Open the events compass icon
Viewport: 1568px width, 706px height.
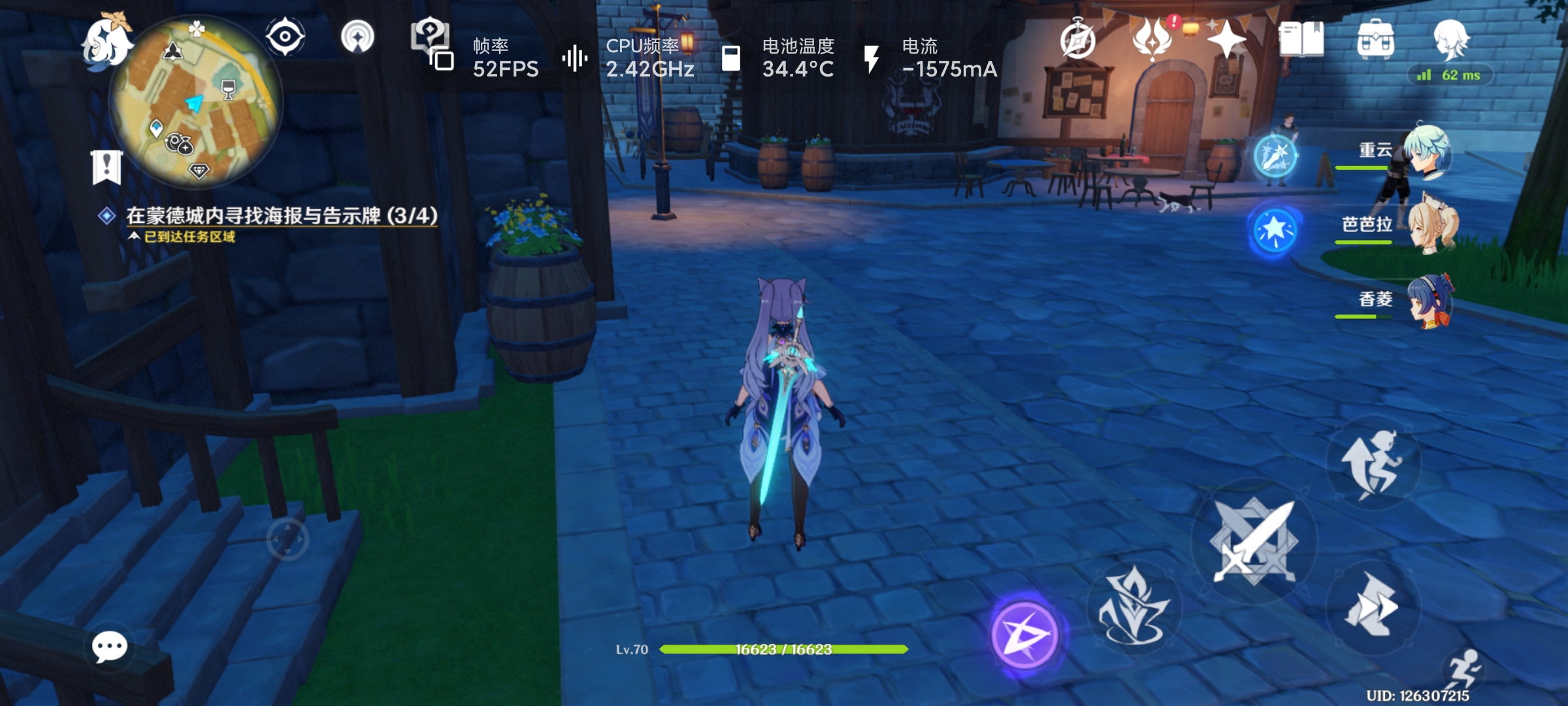click(1079, 41)
